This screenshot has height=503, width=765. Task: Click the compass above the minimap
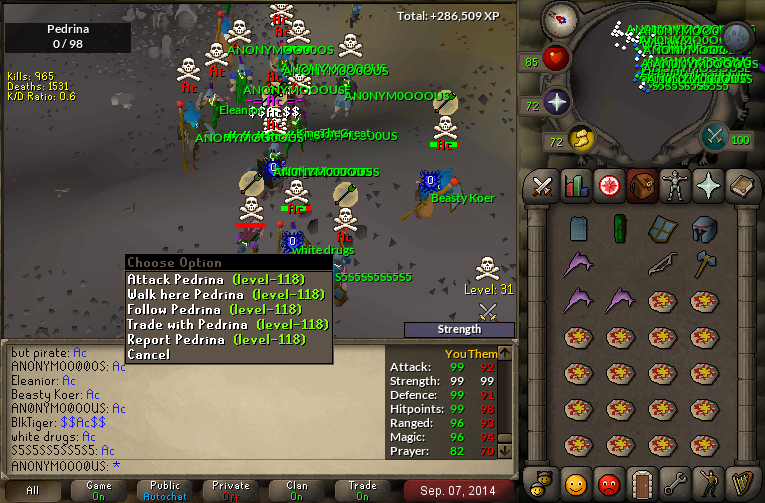tap(560, 17)
